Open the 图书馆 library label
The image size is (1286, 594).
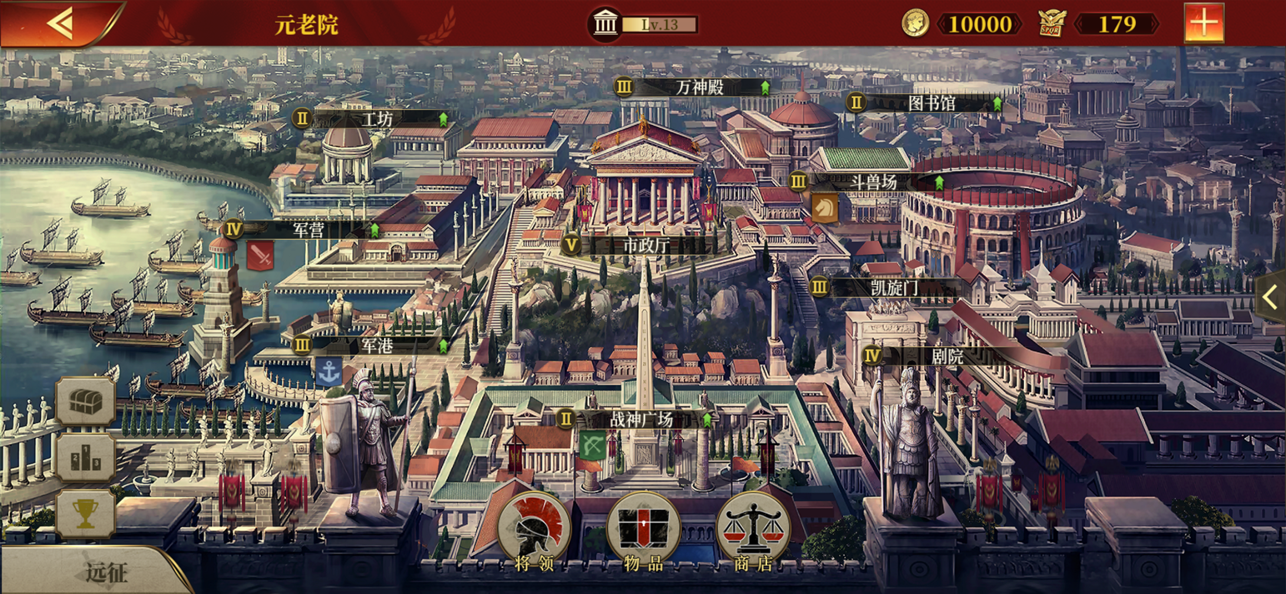tap(931, 102)
